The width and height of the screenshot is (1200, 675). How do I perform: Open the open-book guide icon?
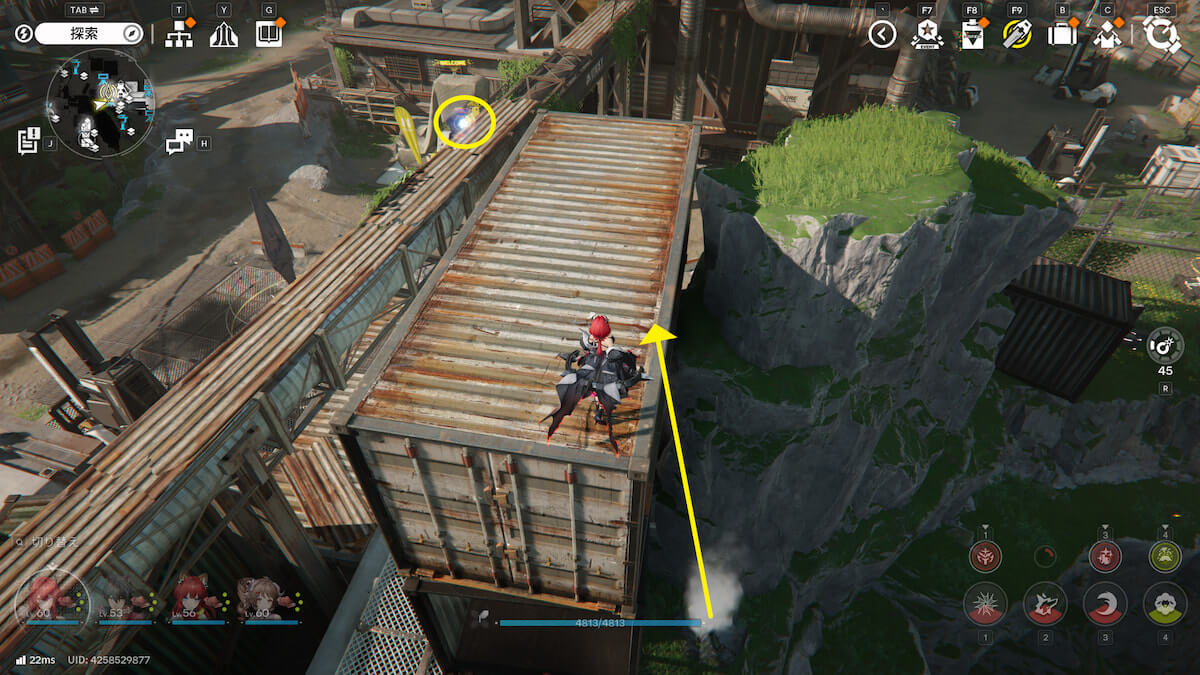click(268, 35)
